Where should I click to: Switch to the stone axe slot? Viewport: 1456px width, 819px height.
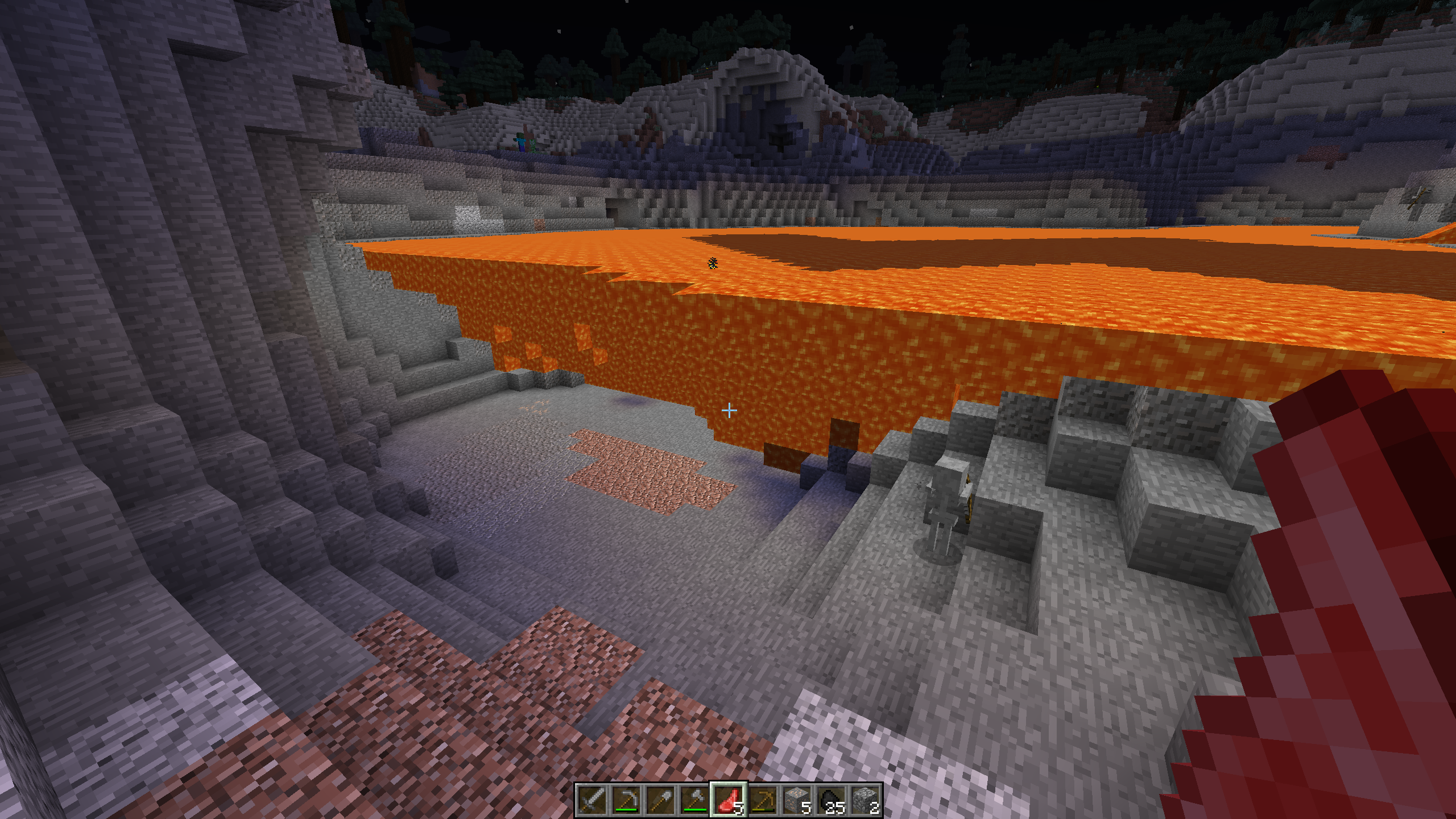pos(694,800)
